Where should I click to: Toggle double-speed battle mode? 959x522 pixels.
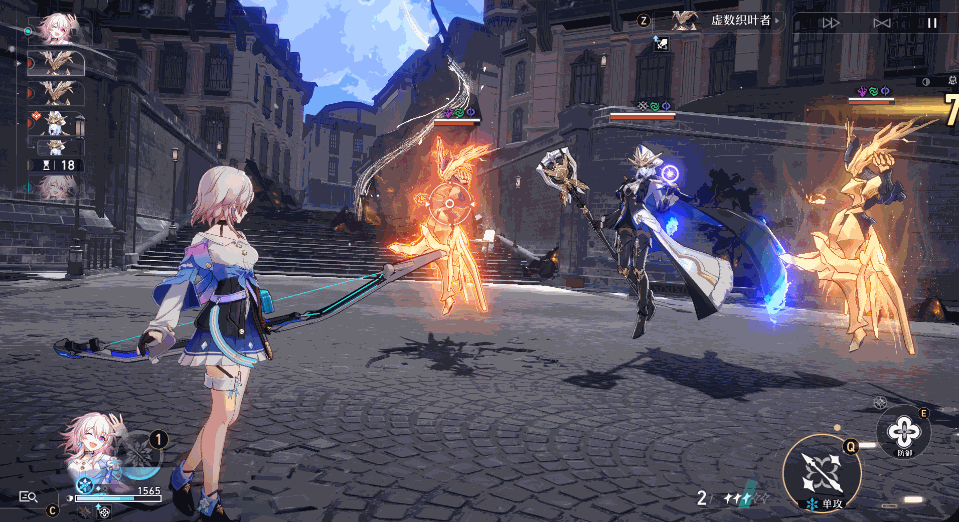pos(830,22)
